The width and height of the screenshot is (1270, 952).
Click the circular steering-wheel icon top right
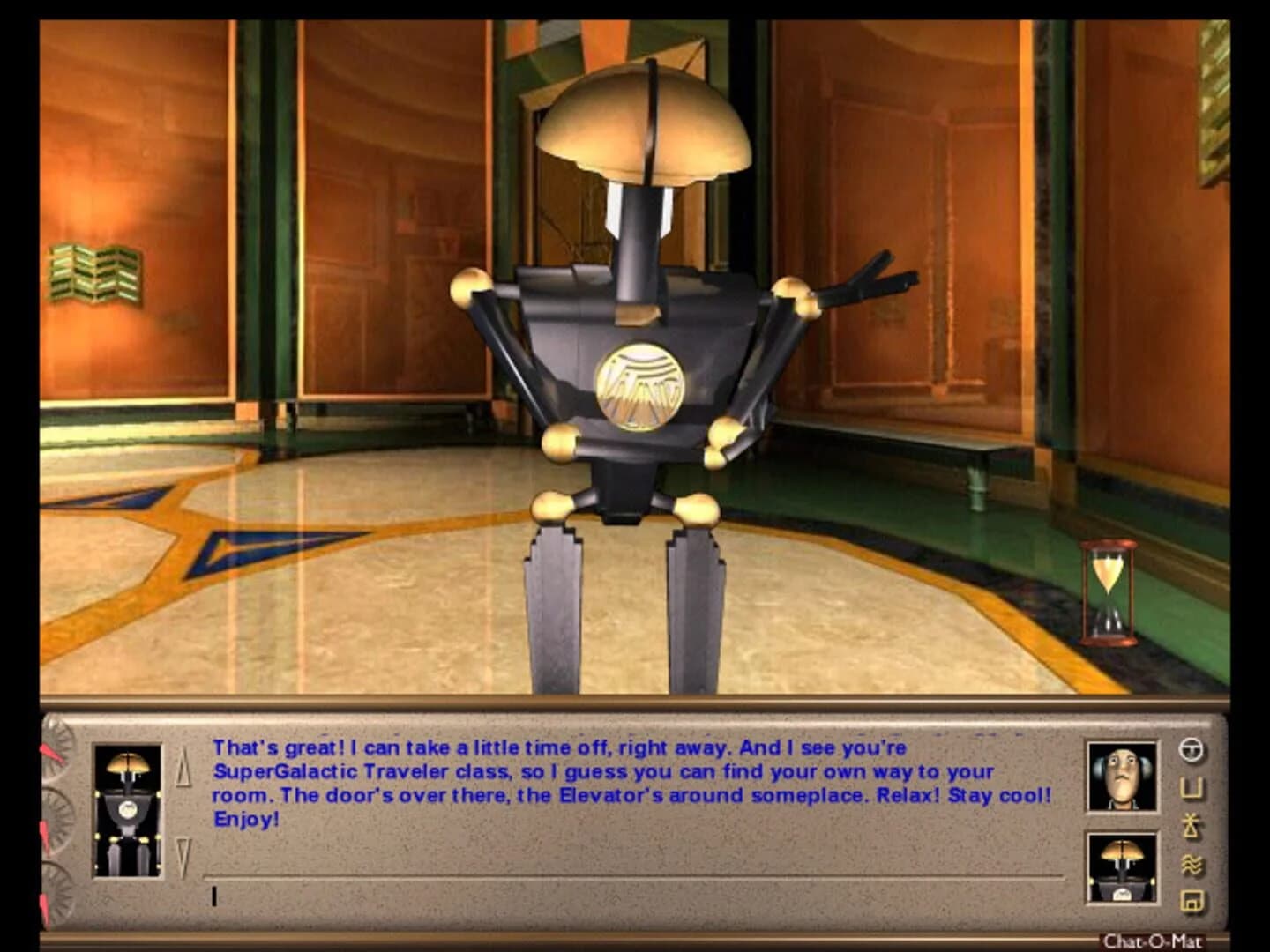click(x=1191, y=749)
